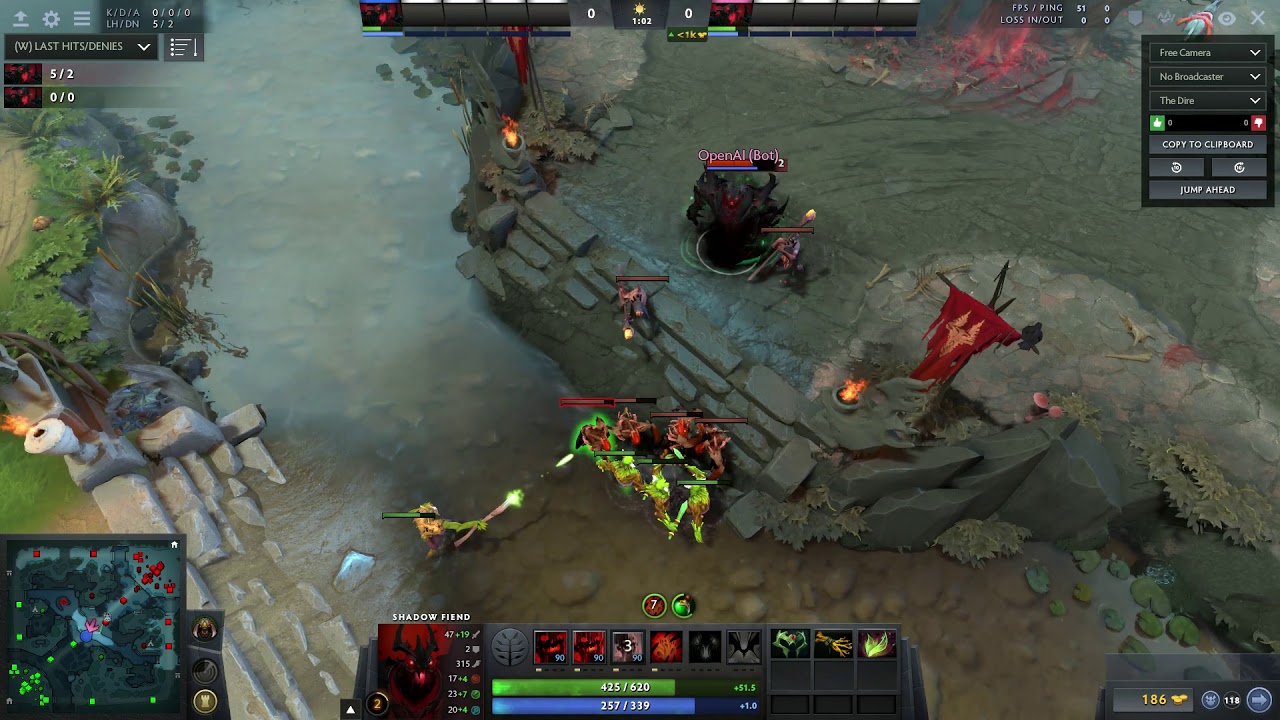Open the hamburger main menu
The height and width of the screenshot is (720, 1280).
coord(82,19)
